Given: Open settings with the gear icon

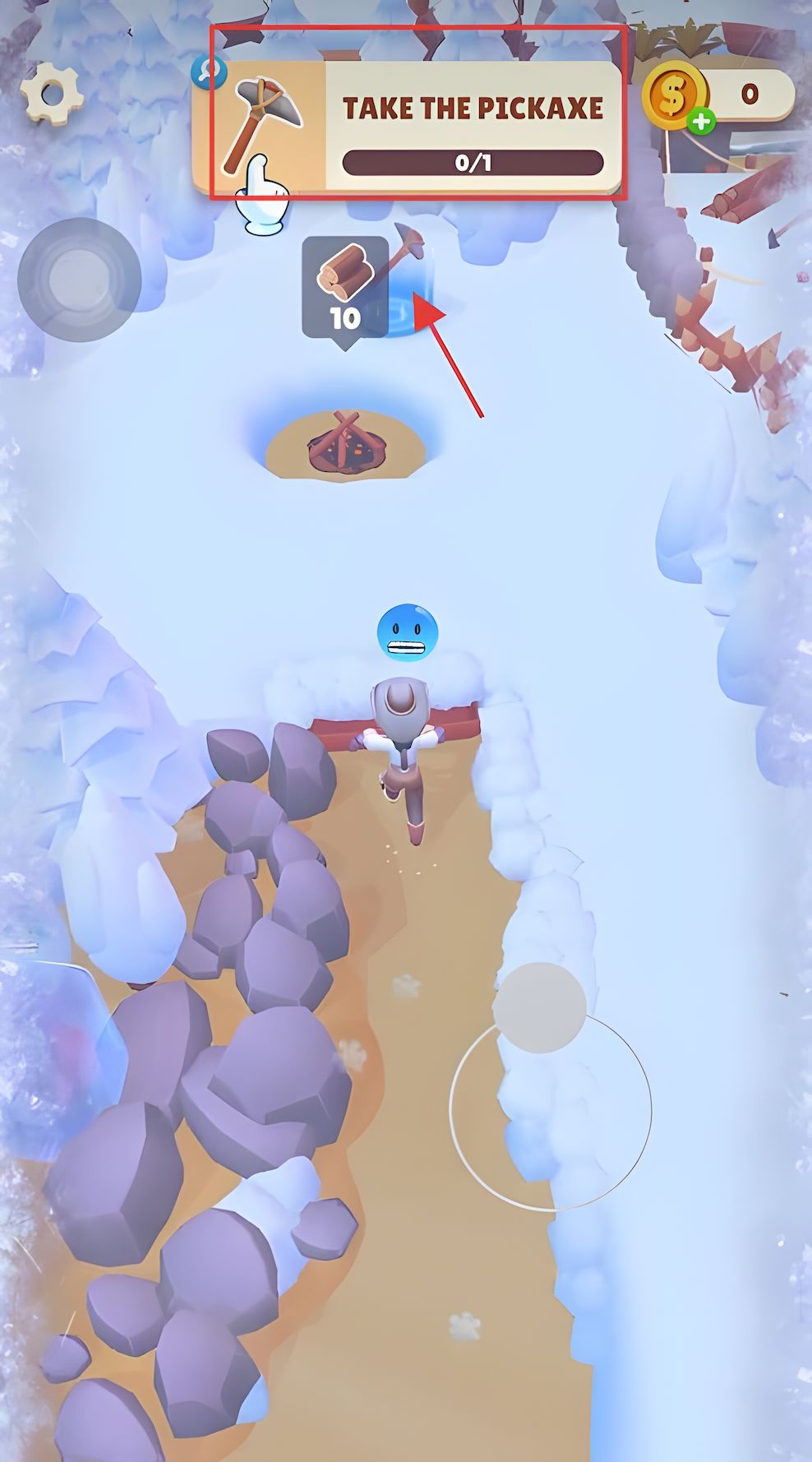Looking at the screenshot, I should [51, 94].
